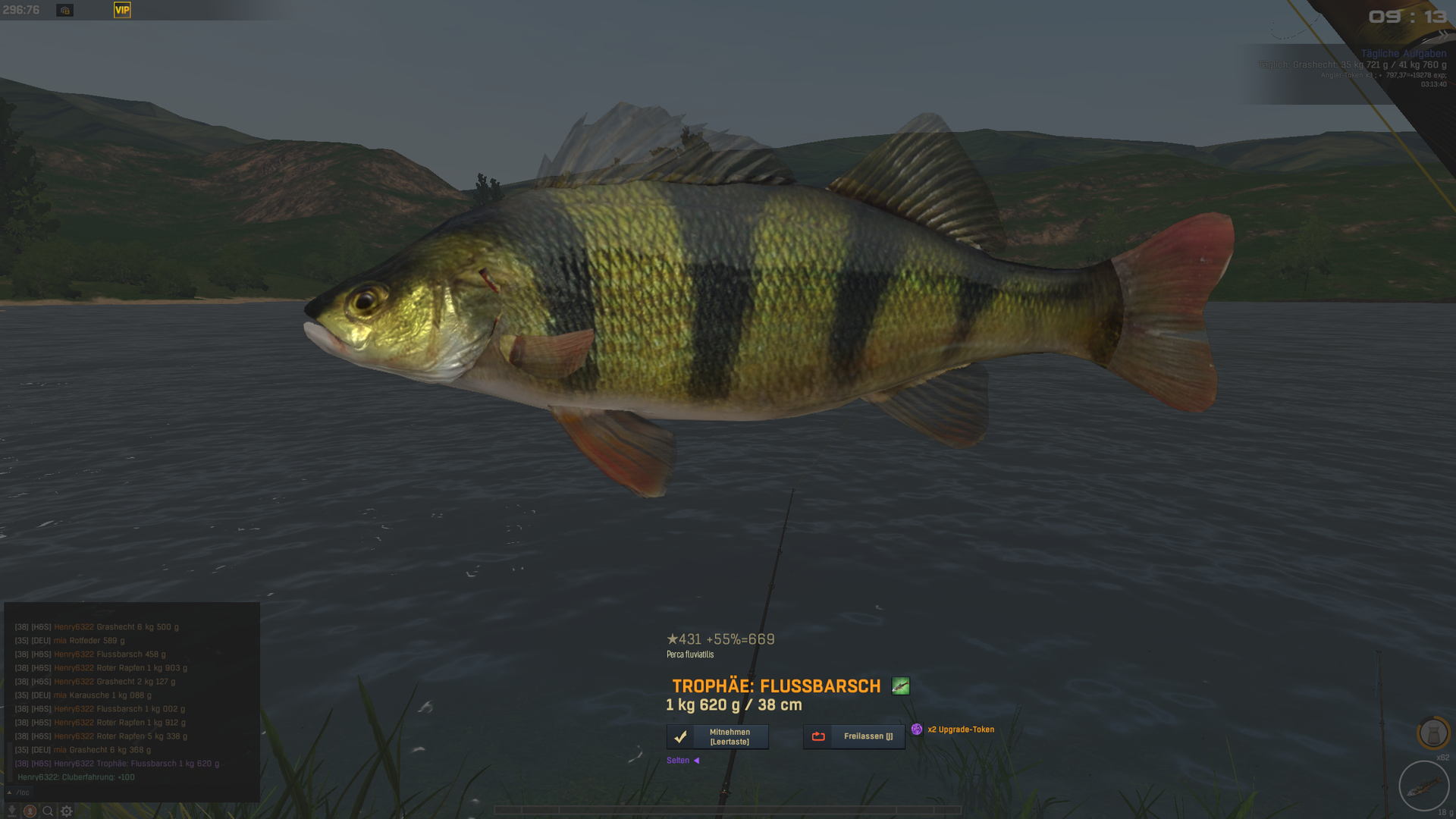
Task: Click the chat download arrow icon
Action: pos(11,811)
